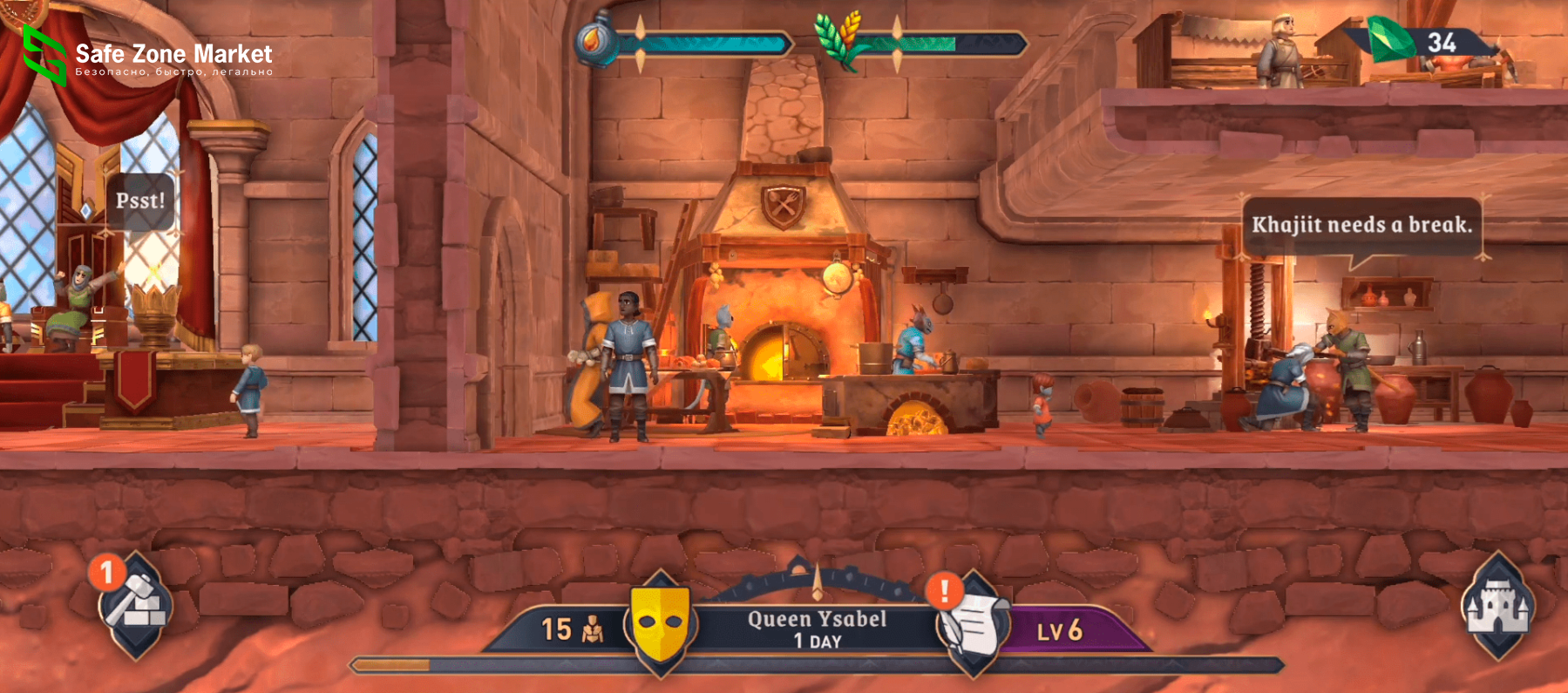Open the castle overview icon

tap(1497, 605)
